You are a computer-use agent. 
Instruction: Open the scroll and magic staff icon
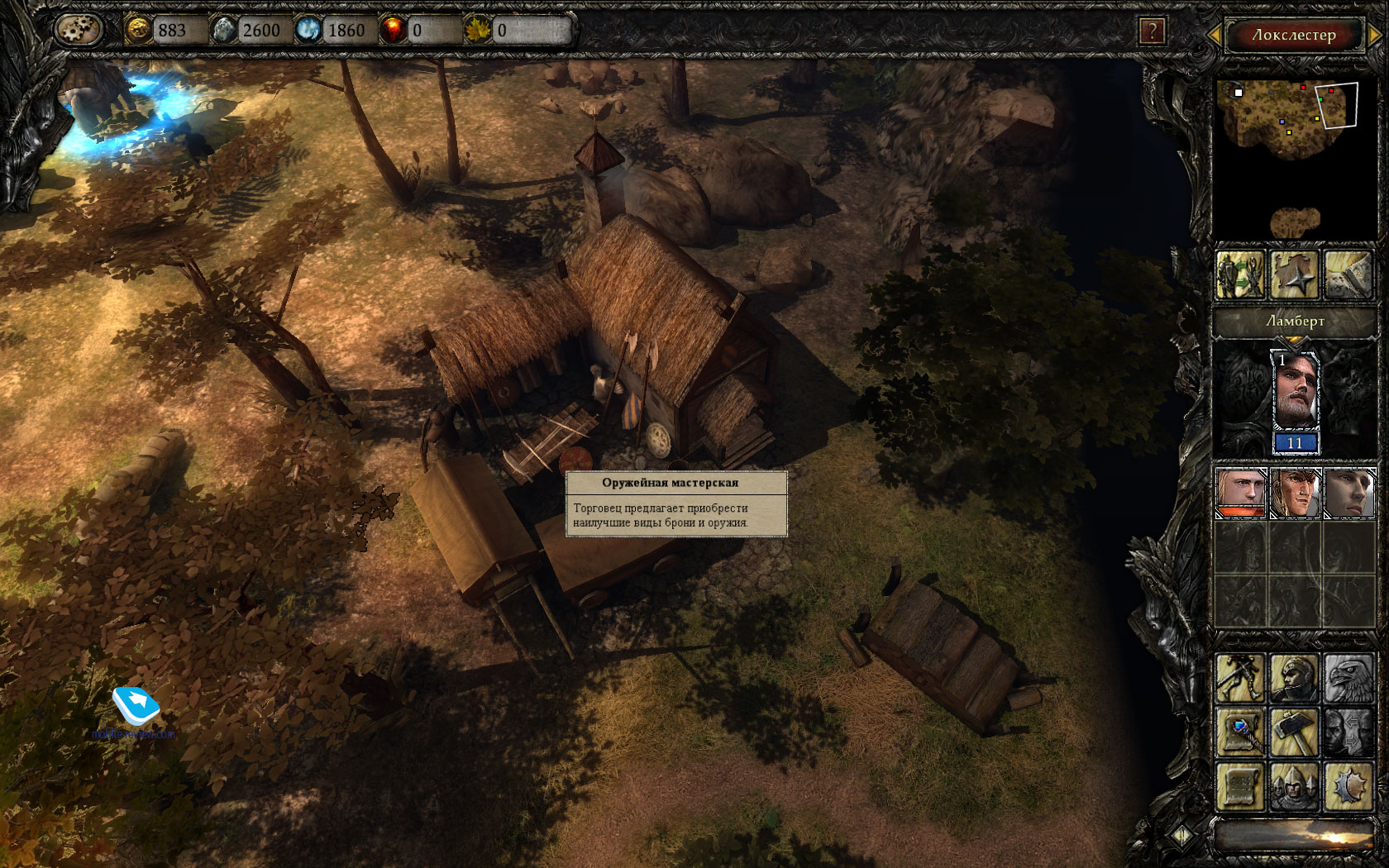click(1240, 732)
